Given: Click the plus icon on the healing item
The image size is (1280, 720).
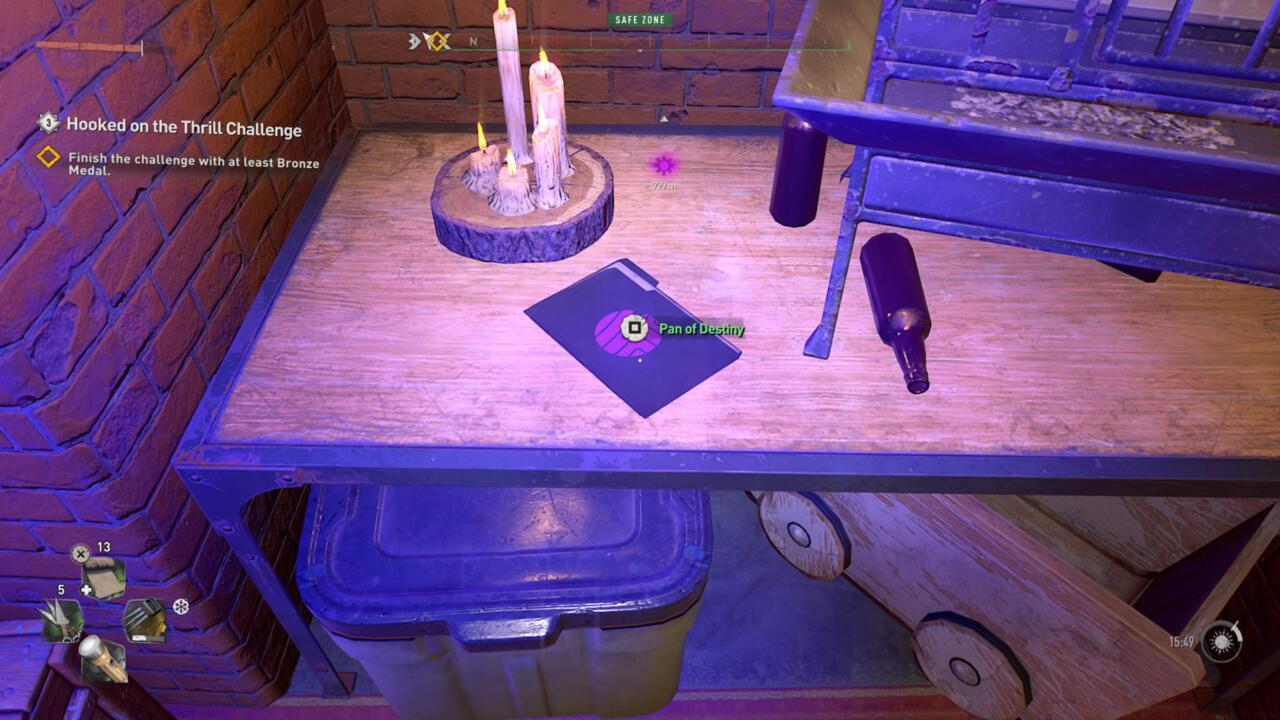Looking at the screenshot, I should [85, 590].
